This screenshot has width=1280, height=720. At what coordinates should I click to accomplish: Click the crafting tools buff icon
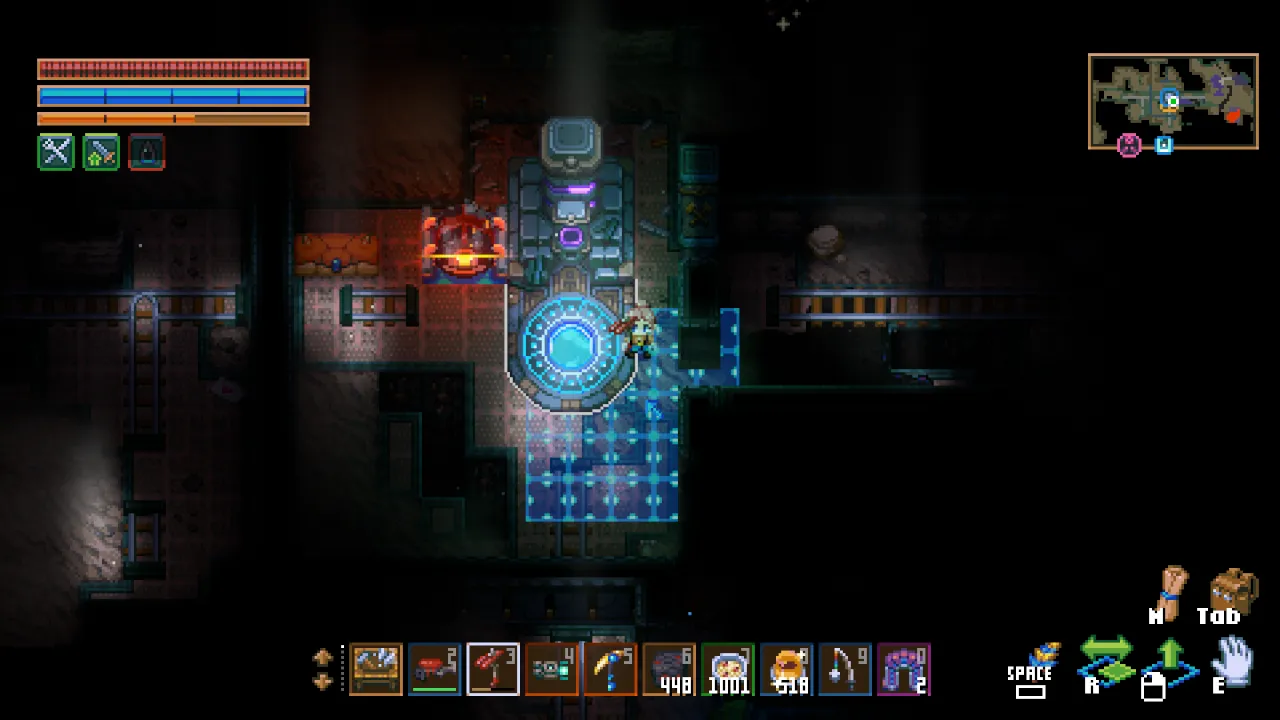coord(55,152)
